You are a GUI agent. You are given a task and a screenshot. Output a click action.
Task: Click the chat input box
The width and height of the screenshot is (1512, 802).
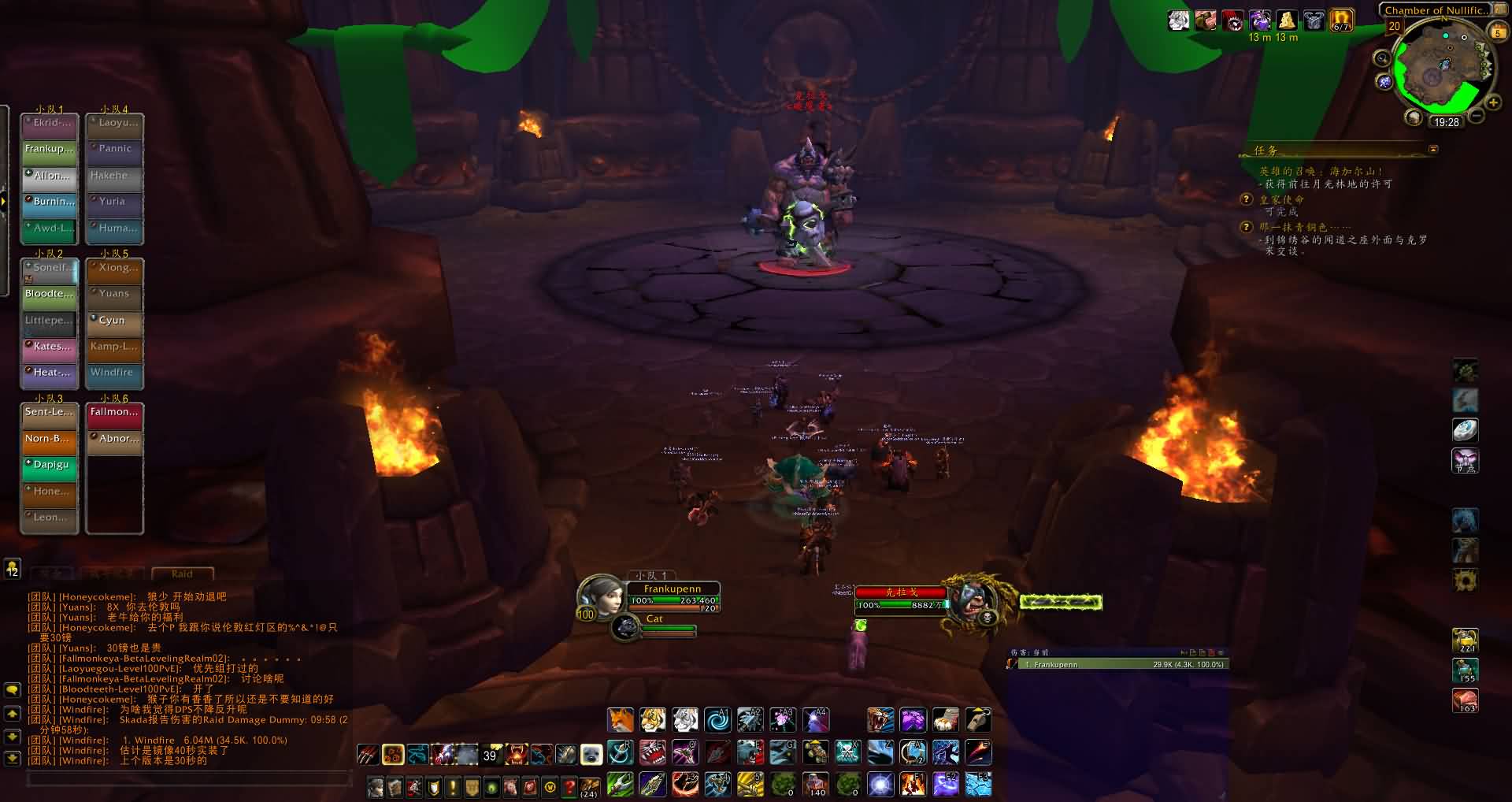click(x=189, y=778)
